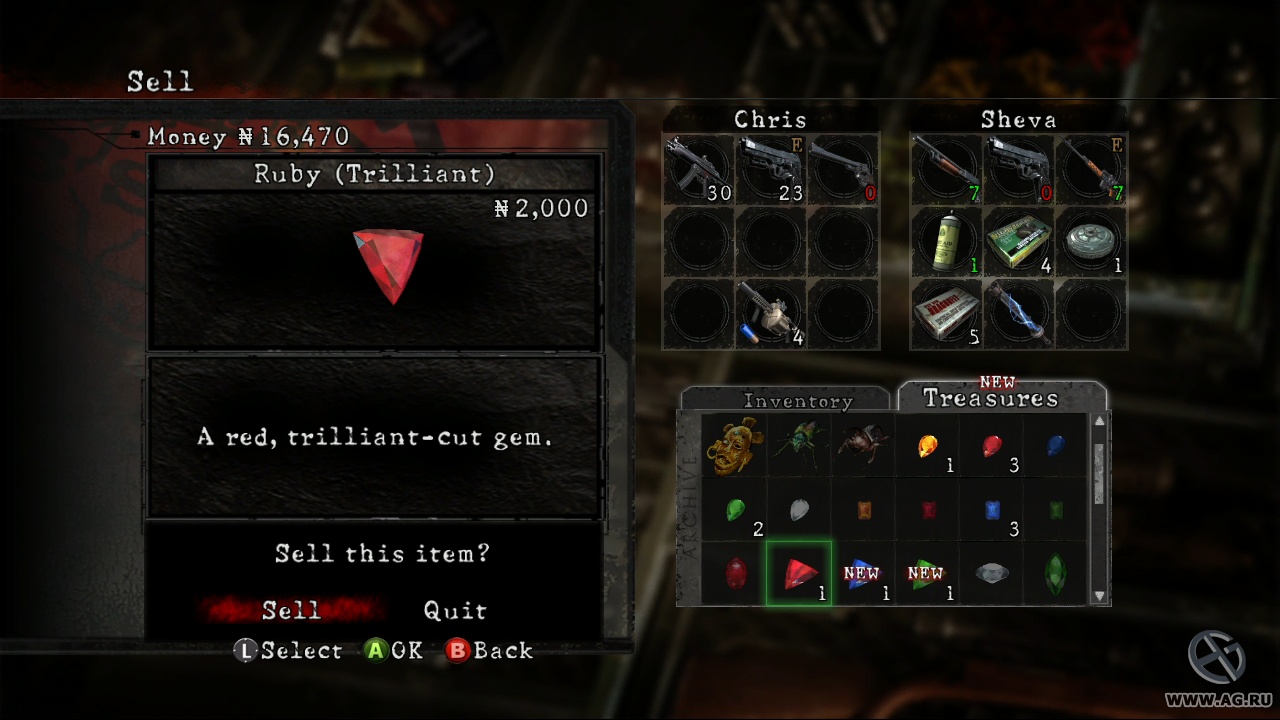Click the treasure list's down scroll arrow
1280x720 pixels.
click(1100, 596)
